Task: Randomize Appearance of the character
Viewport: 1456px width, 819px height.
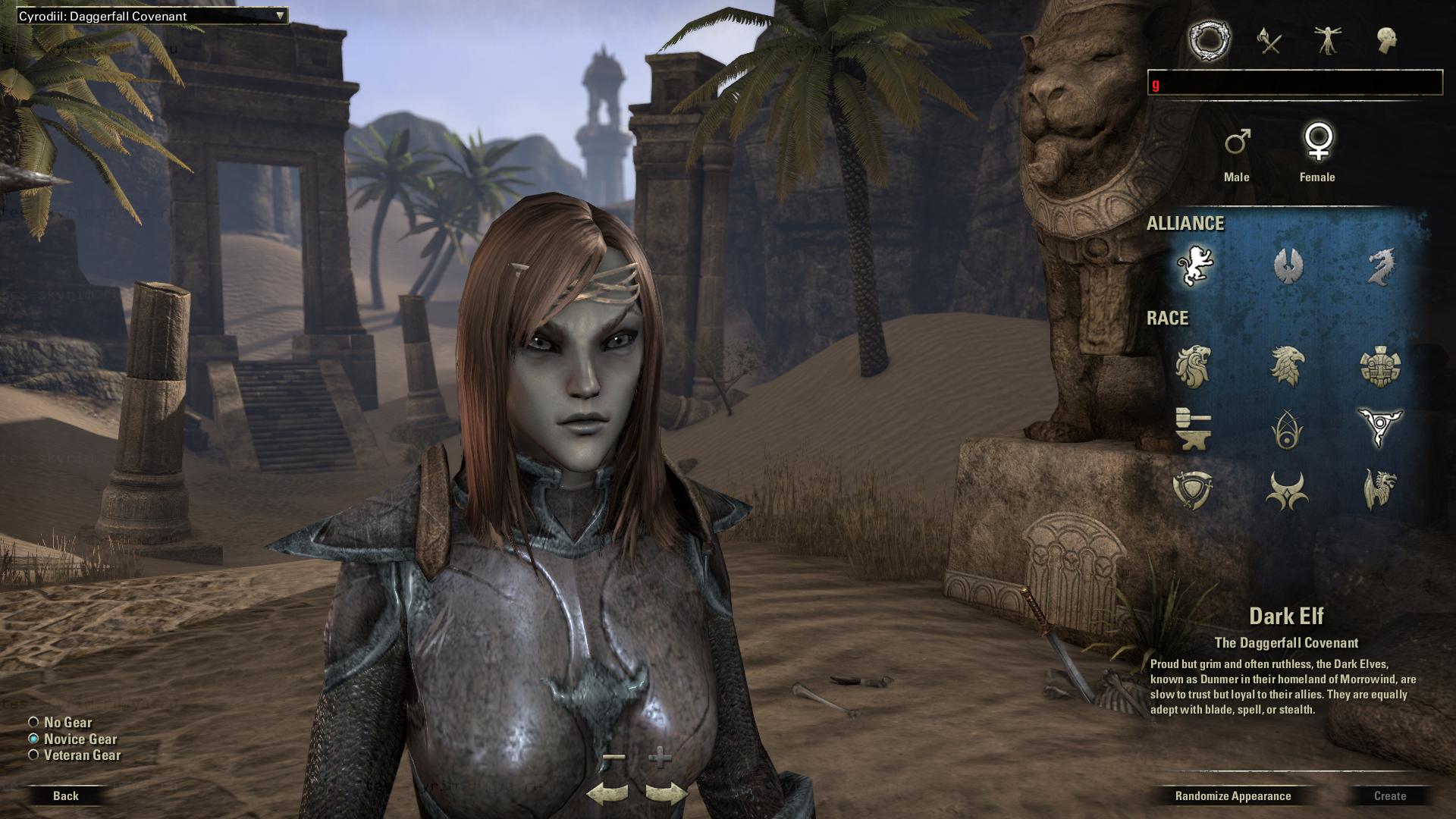Action: click(1232, 795)
